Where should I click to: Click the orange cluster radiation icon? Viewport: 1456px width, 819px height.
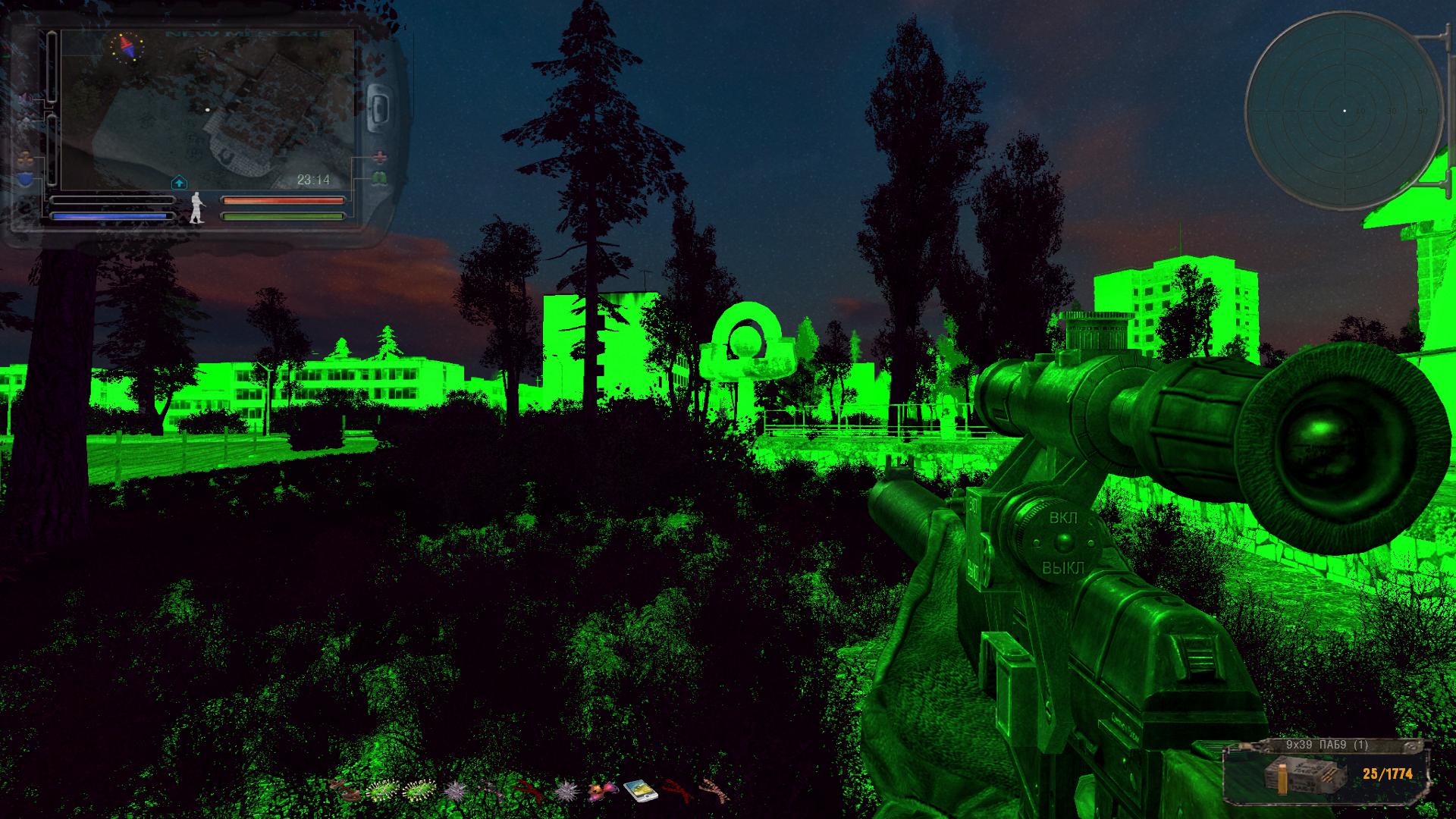coord(26,159)
